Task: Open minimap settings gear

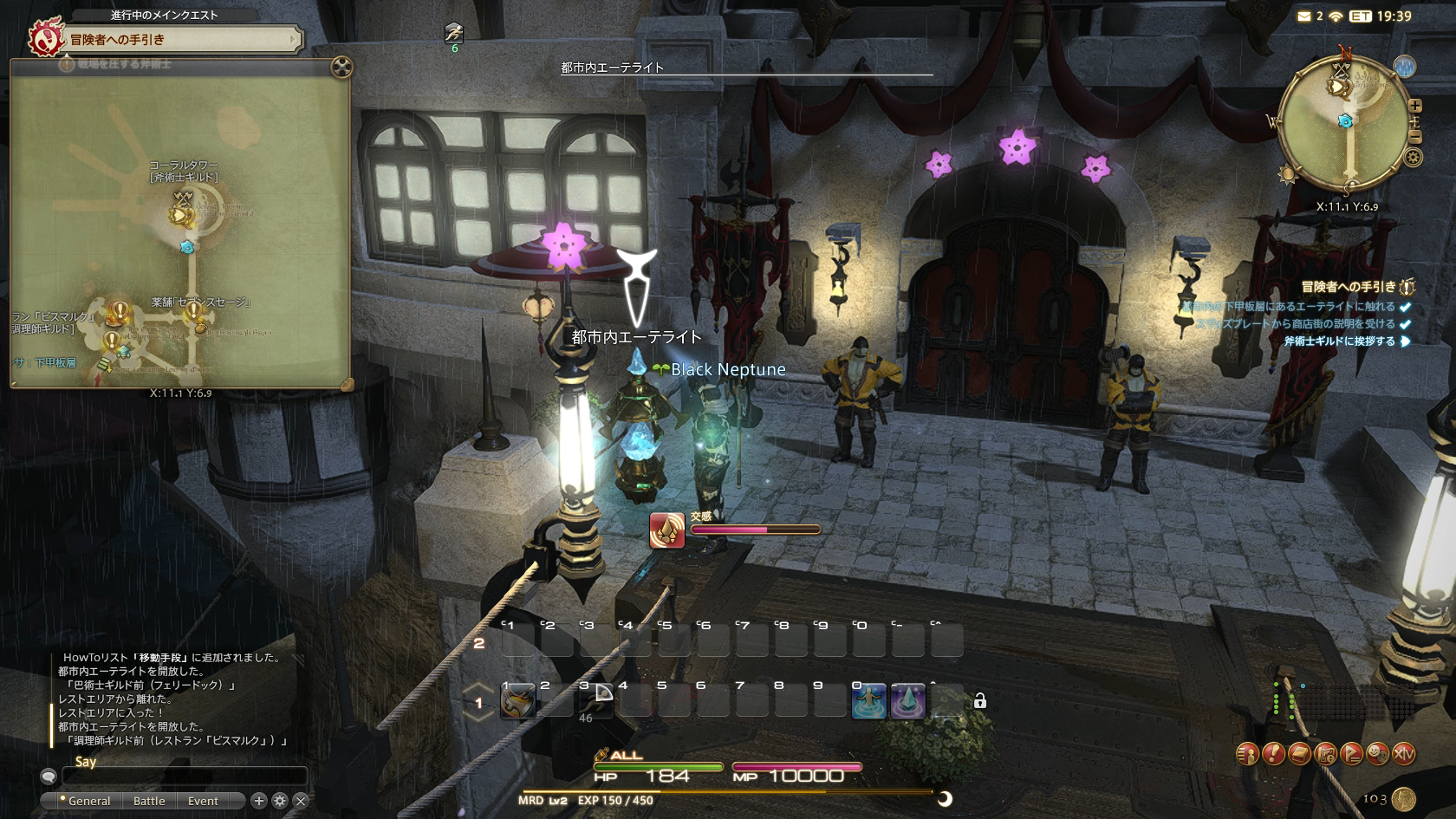Action: [1414, 158]
